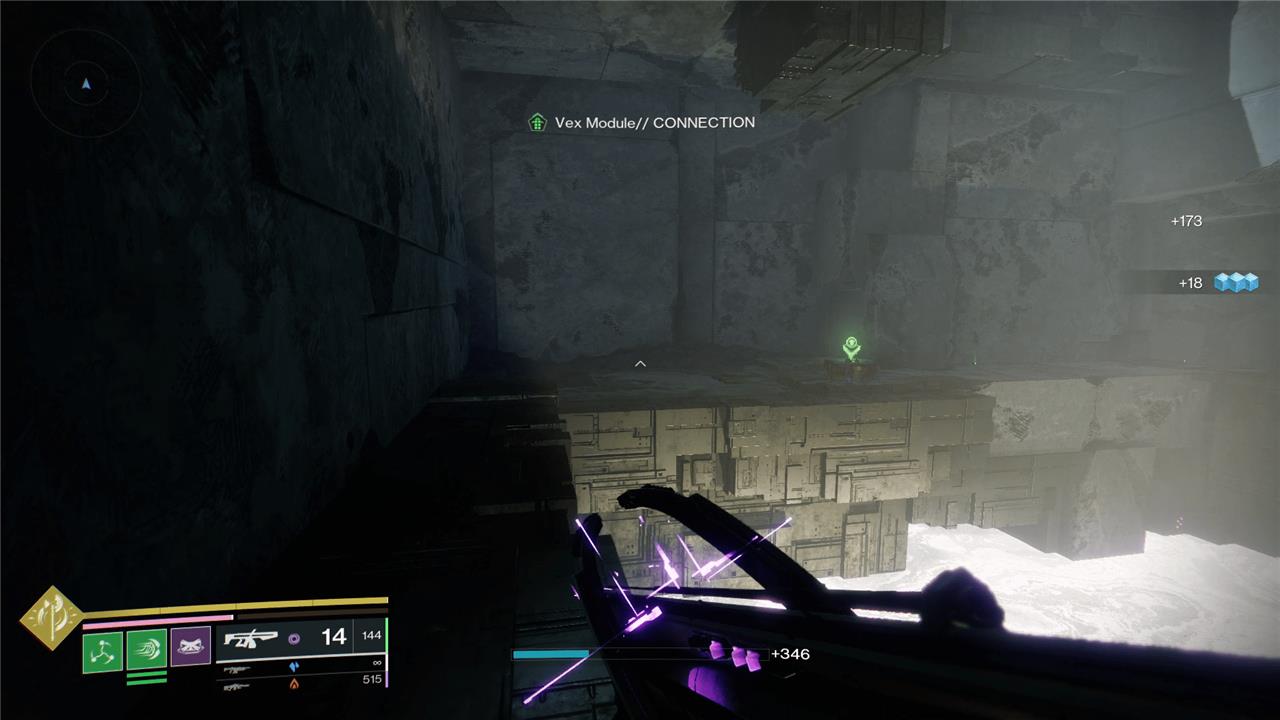This screenshot has height=720, width=1280.
Task: Select the equipped heavy weapon icon
Action: (250, 637)
